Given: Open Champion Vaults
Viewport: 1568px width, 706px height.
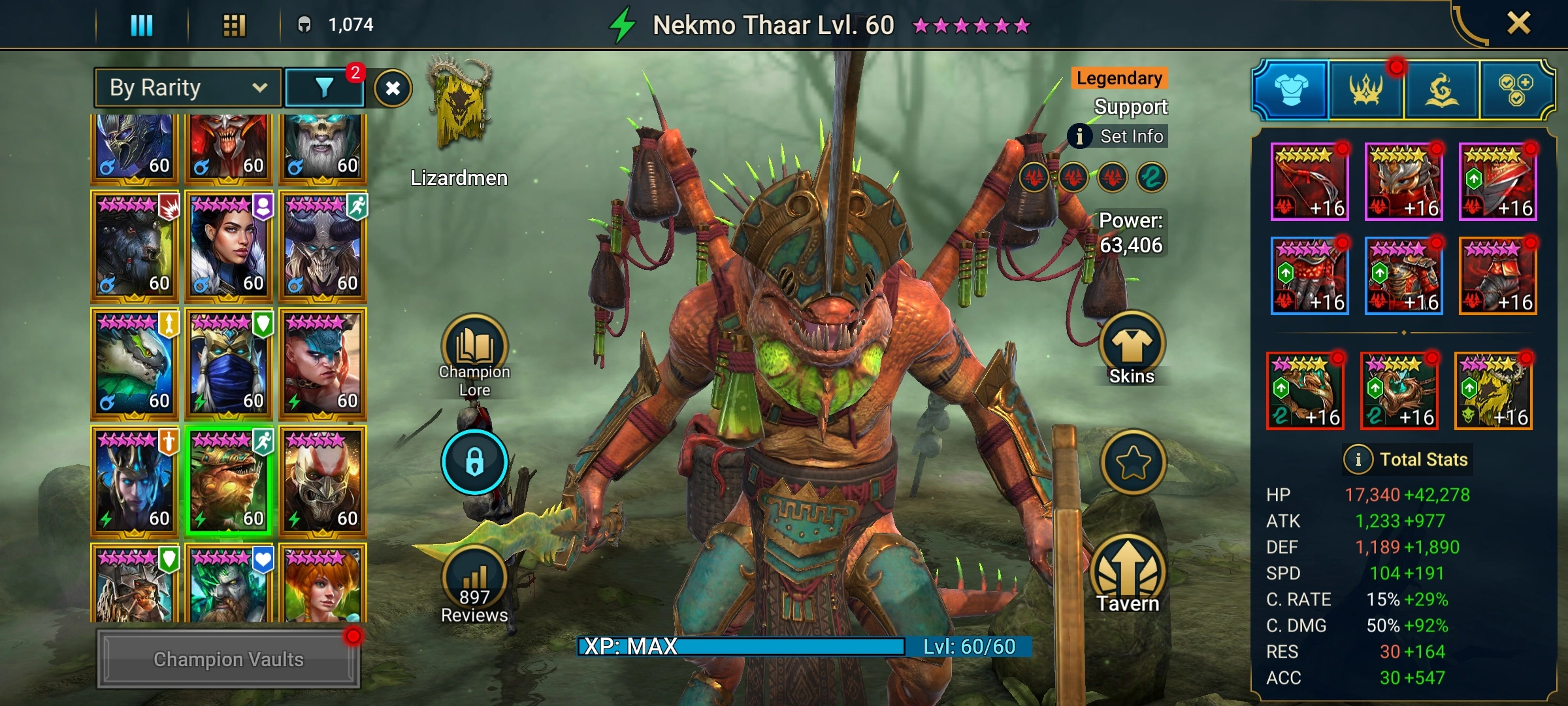Looking at the screenshot, I should coord(228,659).
